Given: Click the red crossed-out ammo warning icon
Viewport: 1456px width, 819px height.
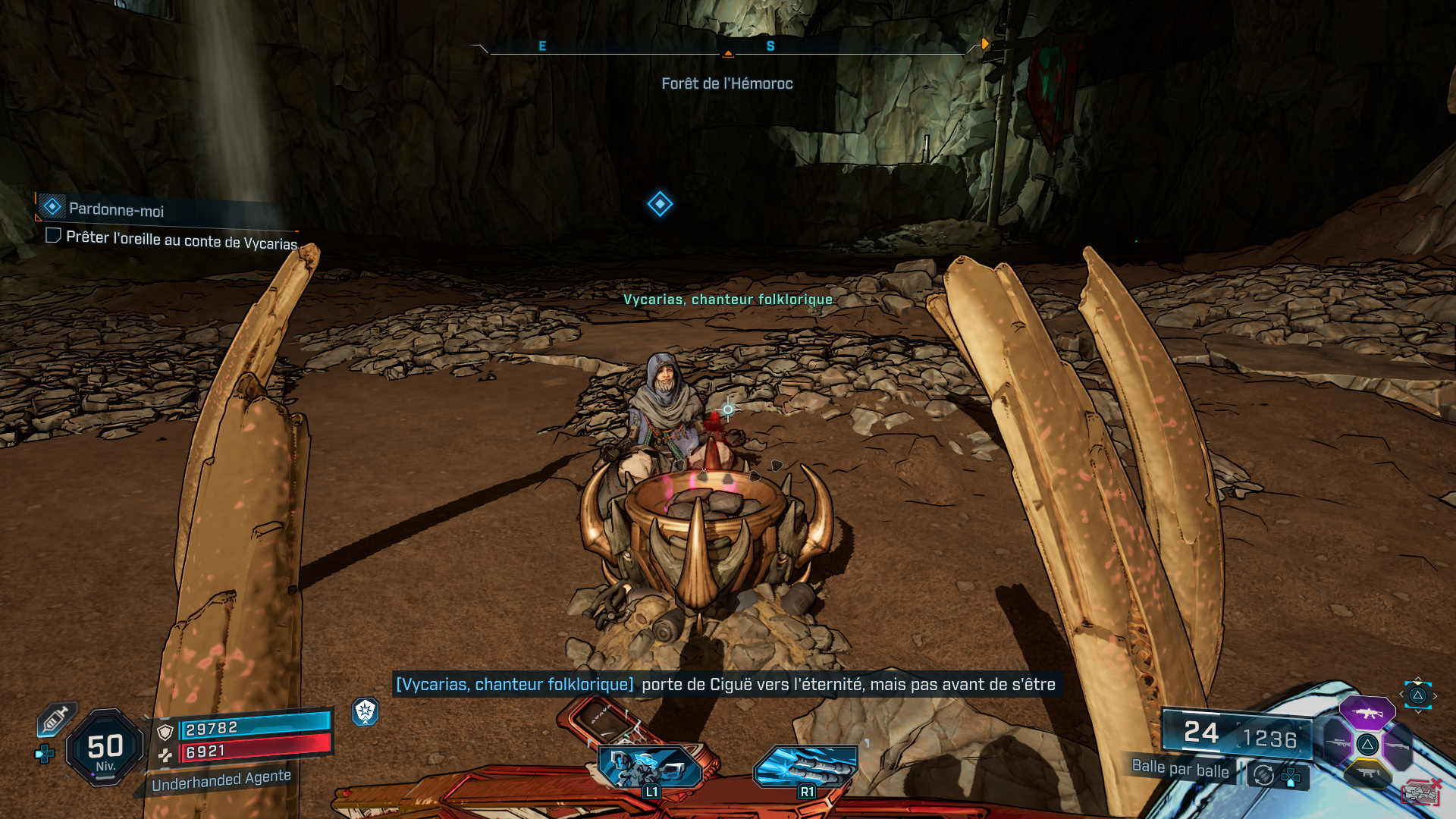Looking at the screenshot, I should coord(1422,791).
